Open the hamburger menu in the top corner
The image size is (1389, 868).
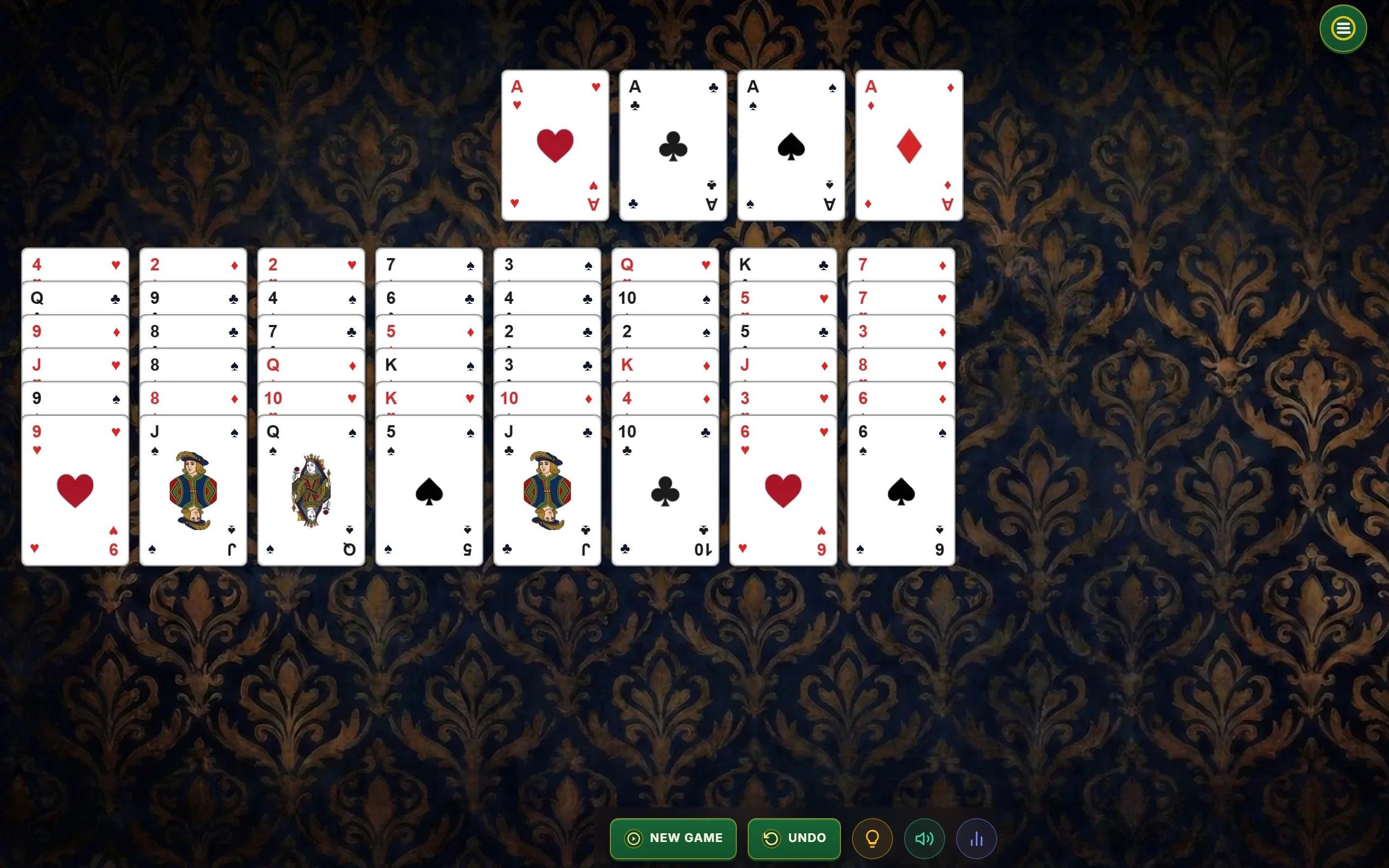(1342, 28)
